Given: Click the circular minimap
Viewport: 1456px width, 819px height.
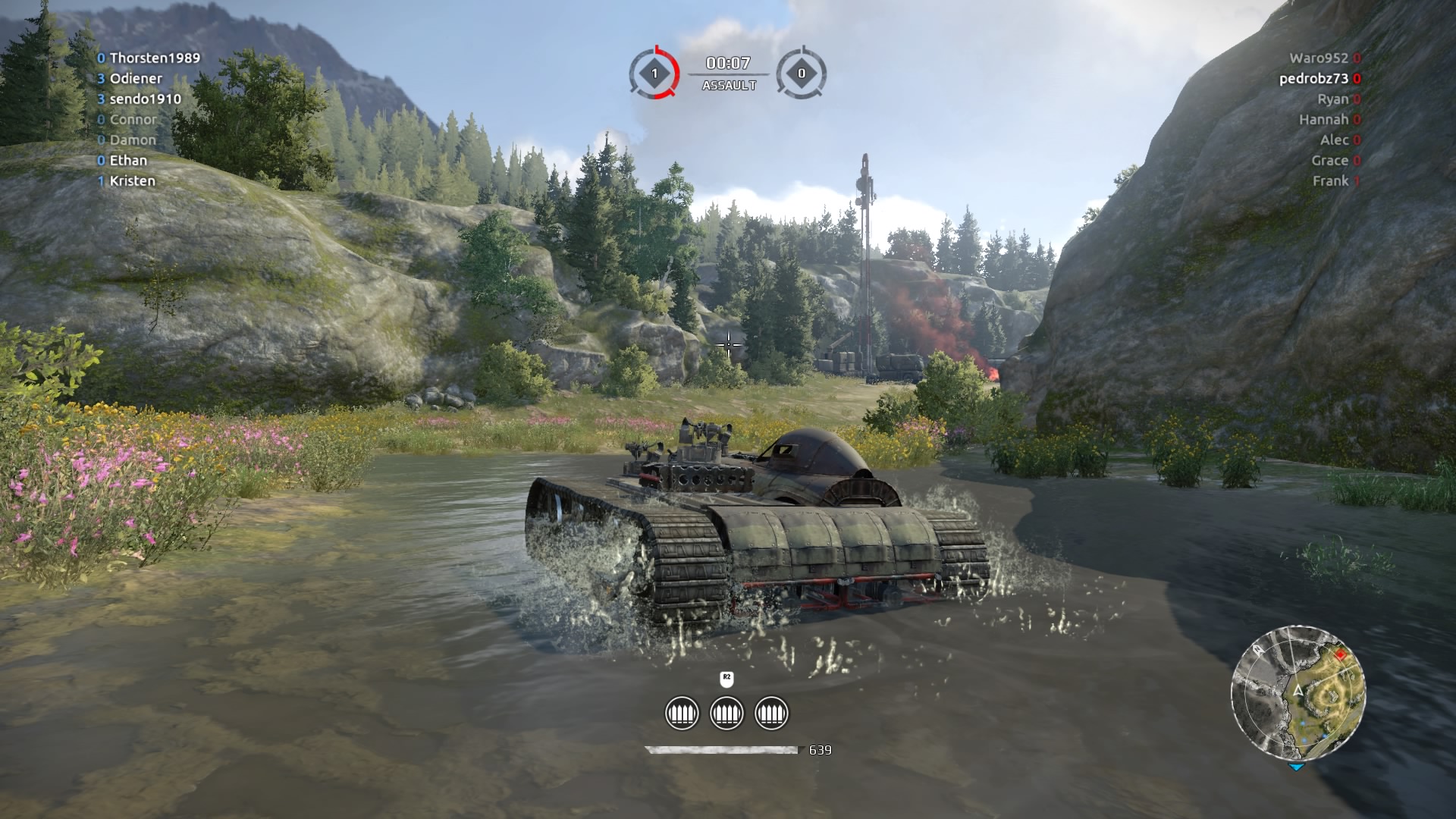Looking at the screenshot, I should point(1298,692).
